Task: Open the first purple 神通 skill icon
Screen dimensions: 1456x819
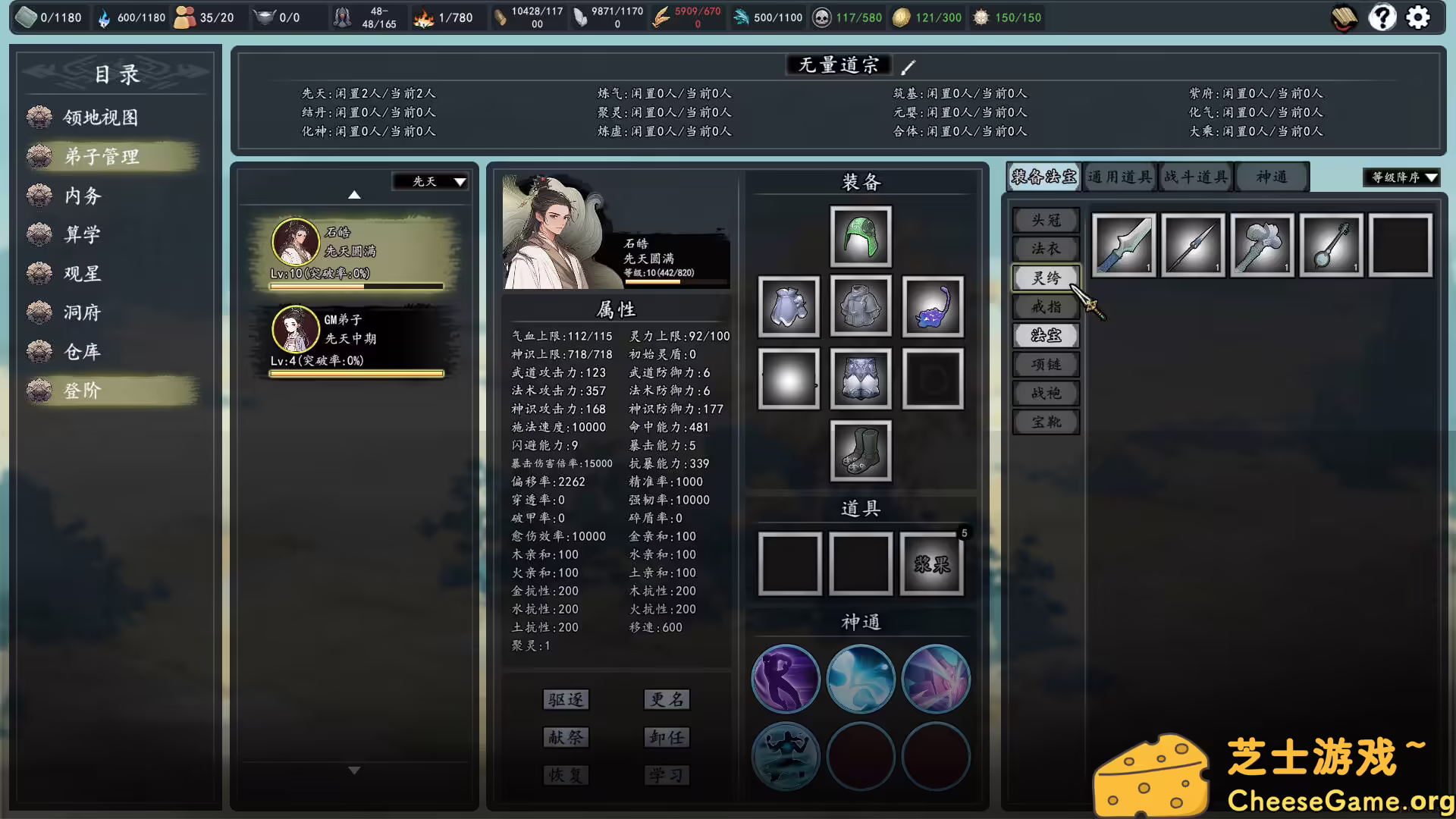Action: (786, 679)
